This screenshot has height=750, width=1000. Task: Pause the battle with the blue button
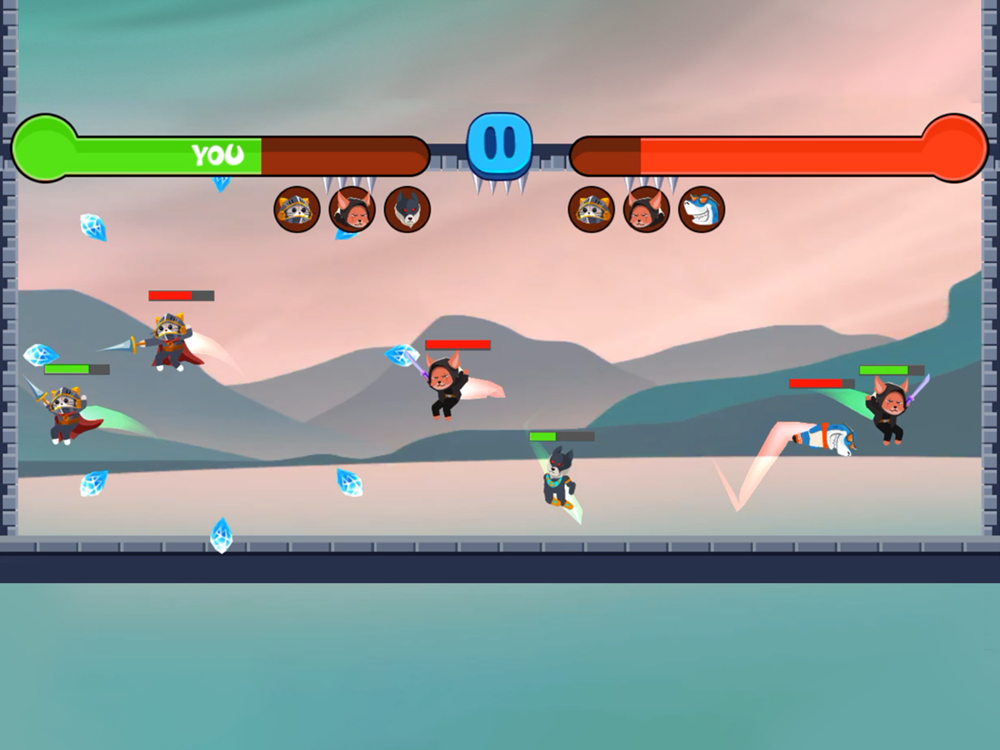[x=499, y=145]
